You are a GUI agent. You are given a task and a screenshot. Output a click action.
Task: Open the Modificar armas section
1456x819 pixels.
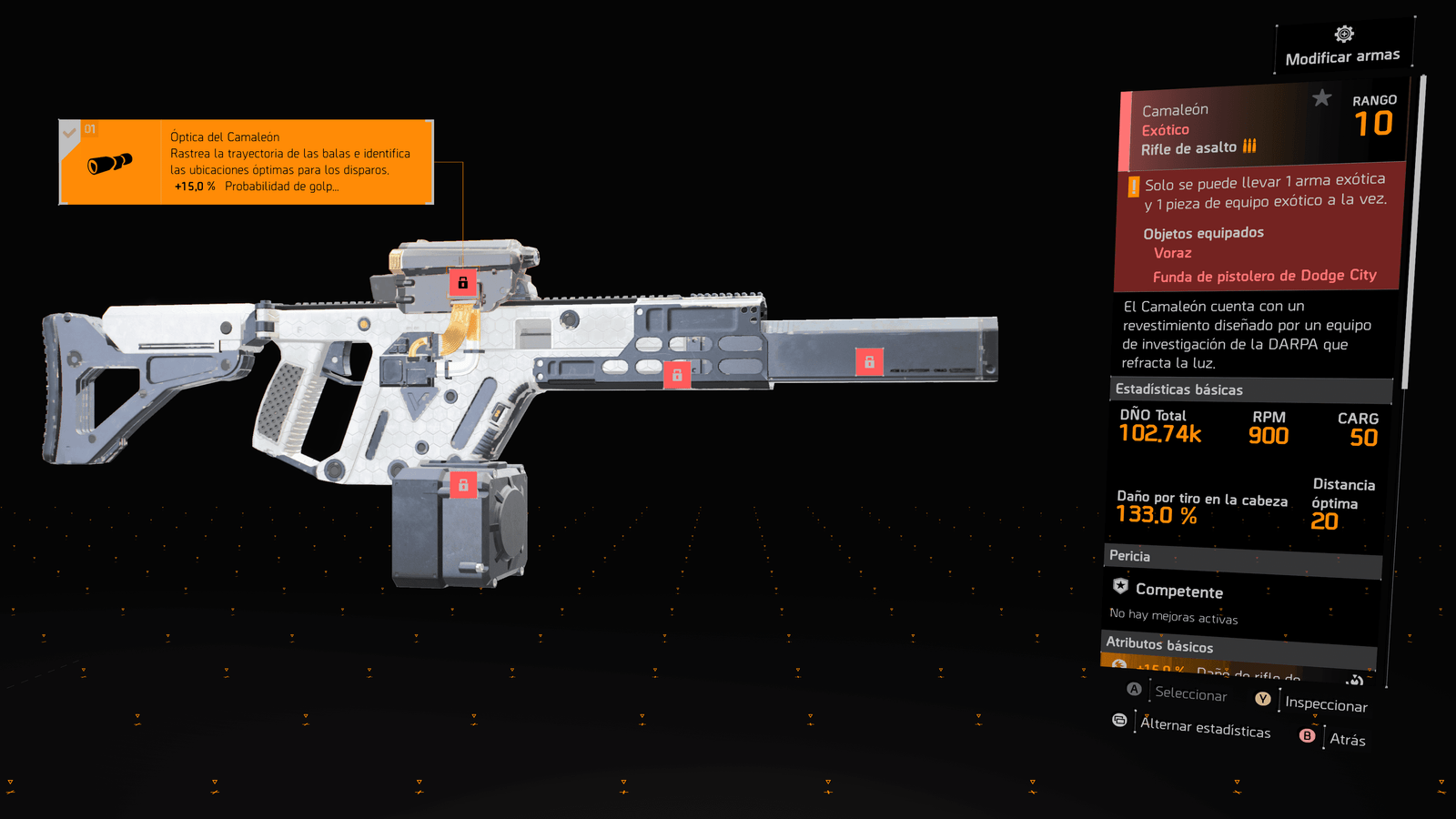pyautogui.click(x=1343, y=47)
